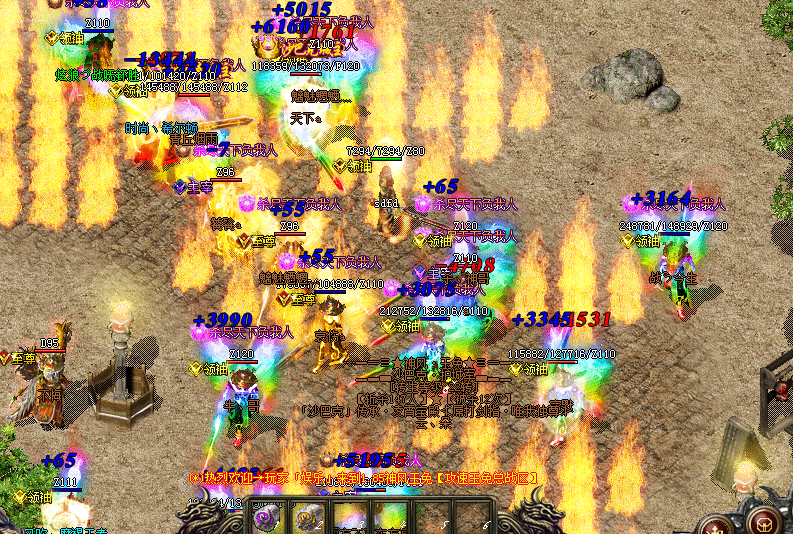Use the gold swirl scroll in slot 2
Viewport: 793px width, 534px height.
(307, 517)
